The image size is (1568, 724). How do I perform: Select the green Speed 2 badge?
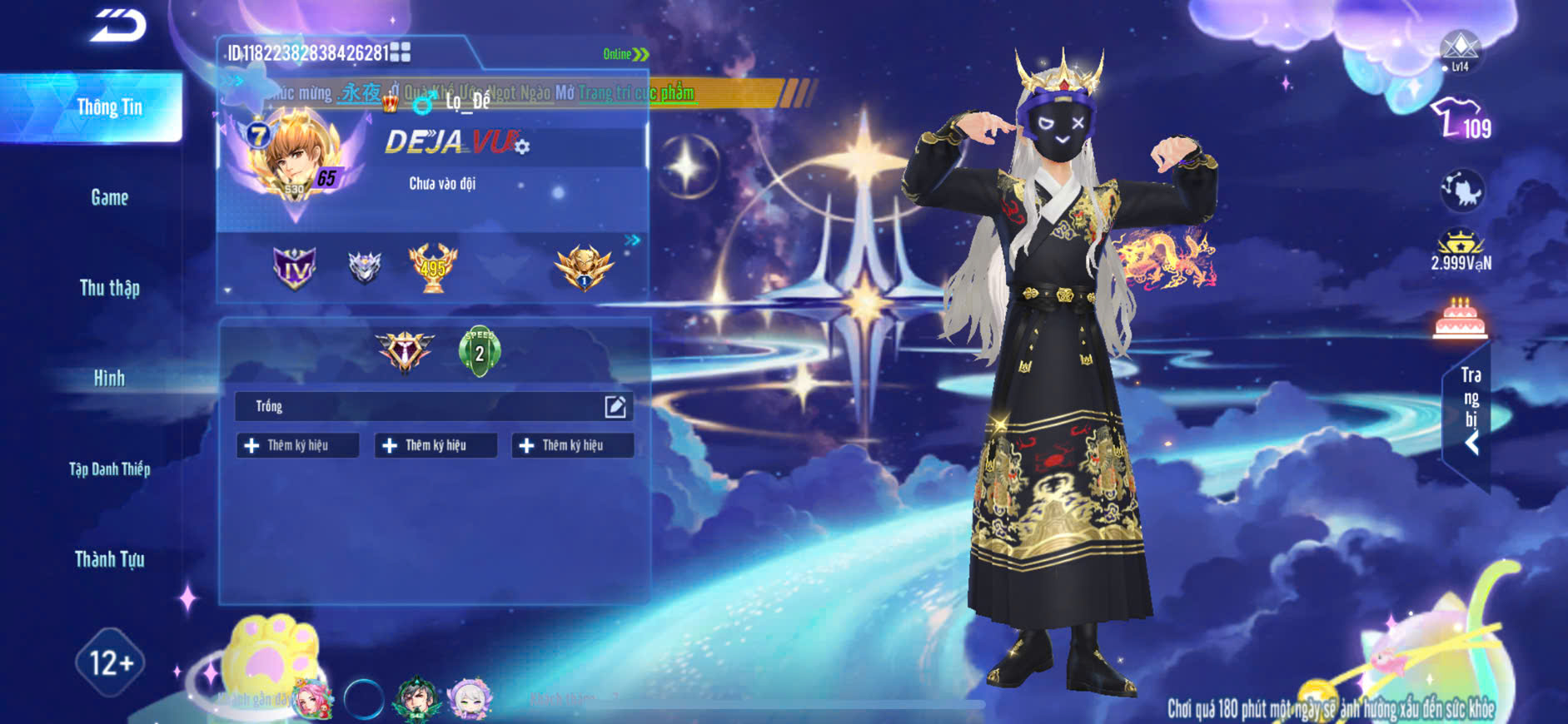(480, 350)
